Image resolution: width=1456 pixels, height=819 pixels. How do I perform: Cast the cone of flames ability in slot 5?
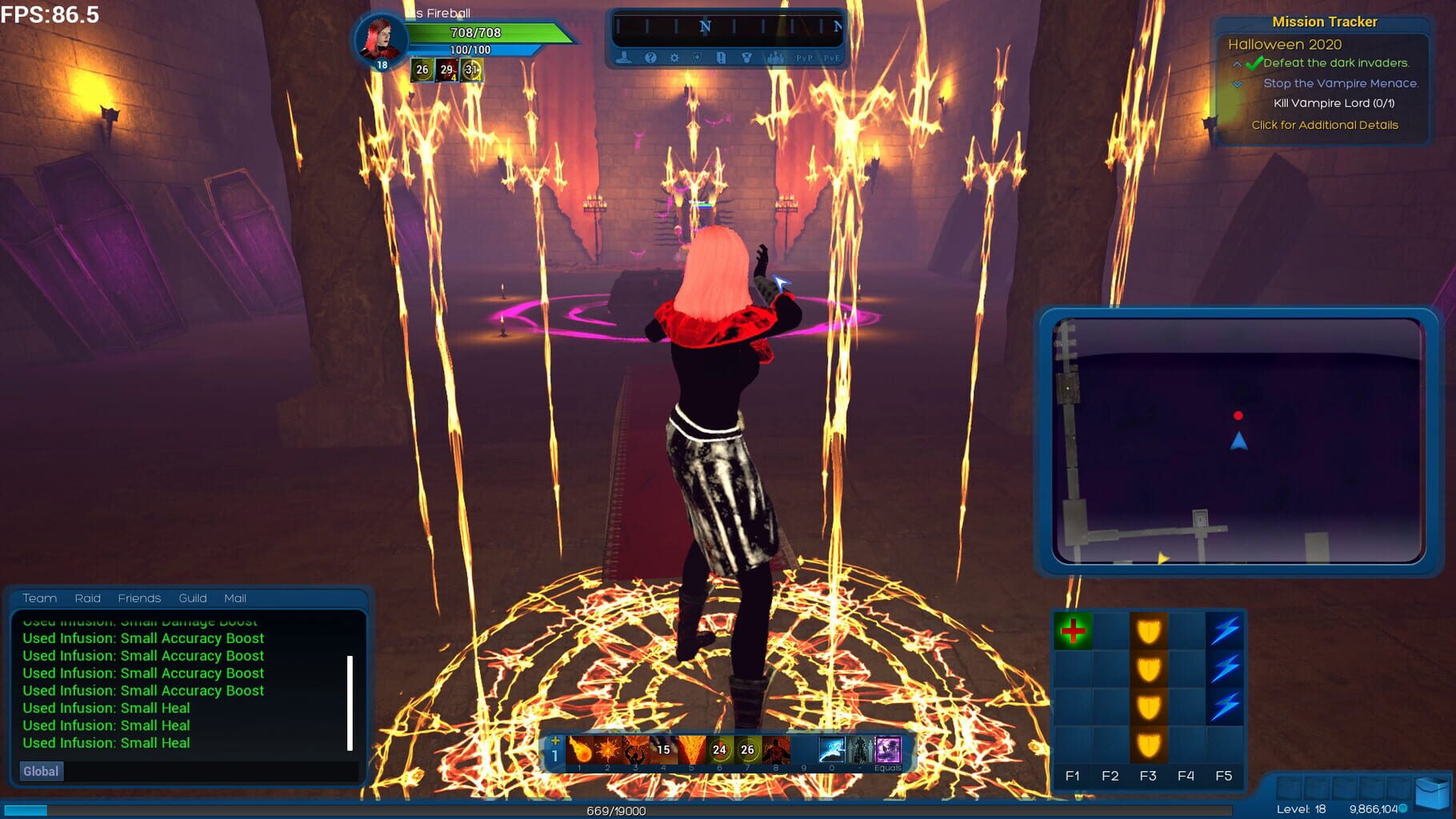(x=691, y=750)
